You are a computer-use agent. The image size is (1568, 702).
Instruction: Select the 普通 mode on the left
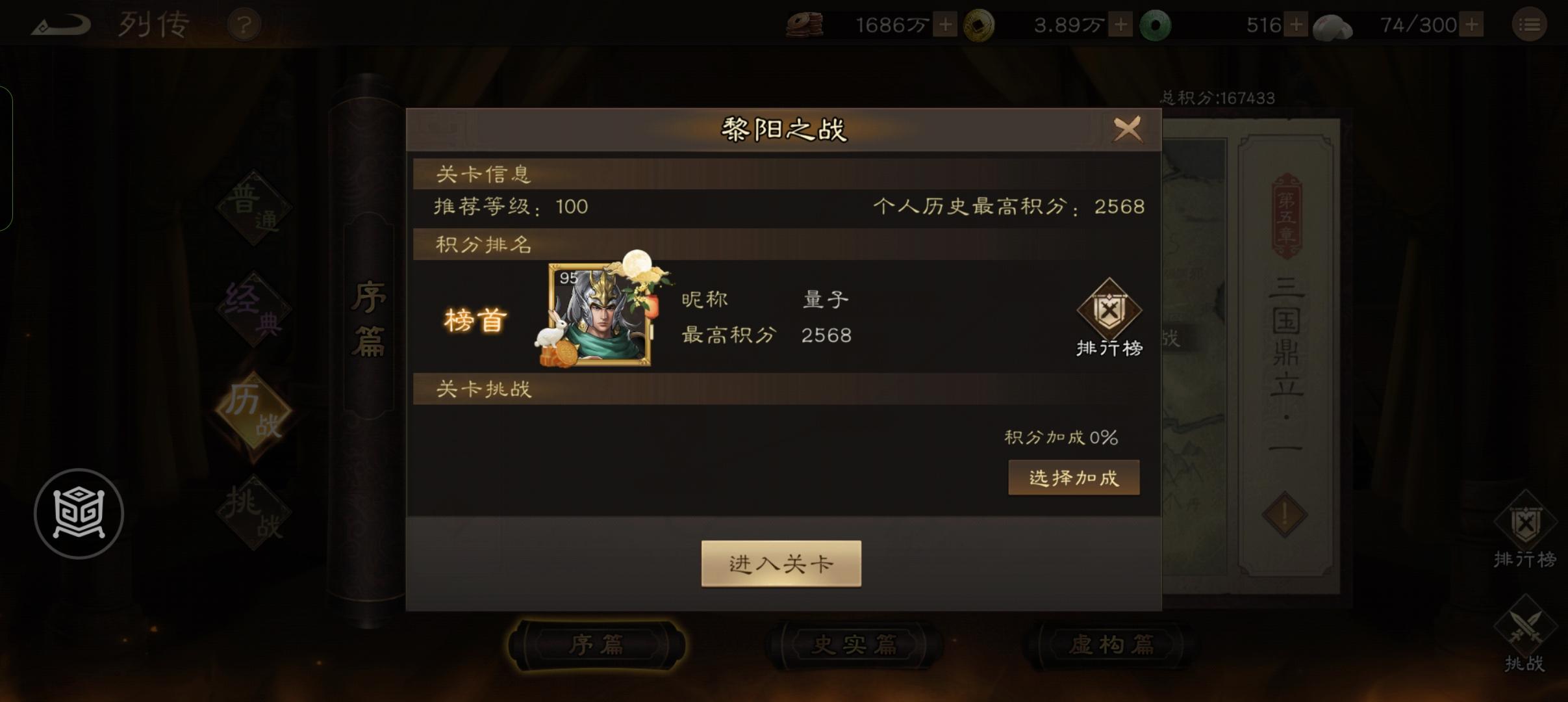pyautogui.click(x=253, y=208)
